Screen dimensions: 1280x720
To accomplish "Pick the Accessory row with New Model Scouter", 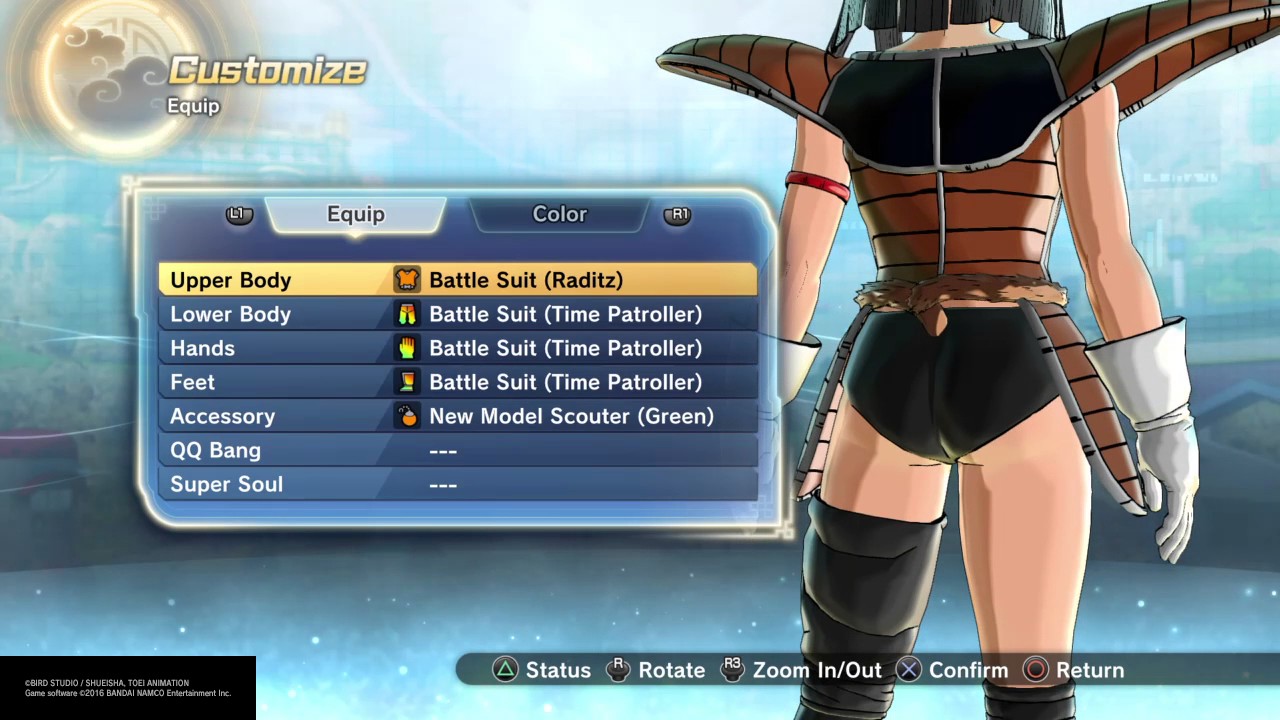I will point(457,416).
